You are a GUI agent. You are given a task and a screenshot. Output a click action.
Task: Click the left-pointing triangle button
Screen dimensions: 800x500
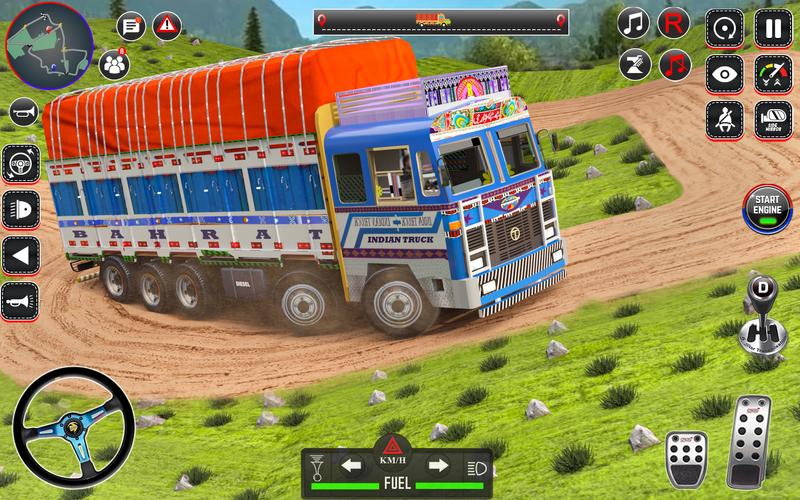[x=20, y=254]
